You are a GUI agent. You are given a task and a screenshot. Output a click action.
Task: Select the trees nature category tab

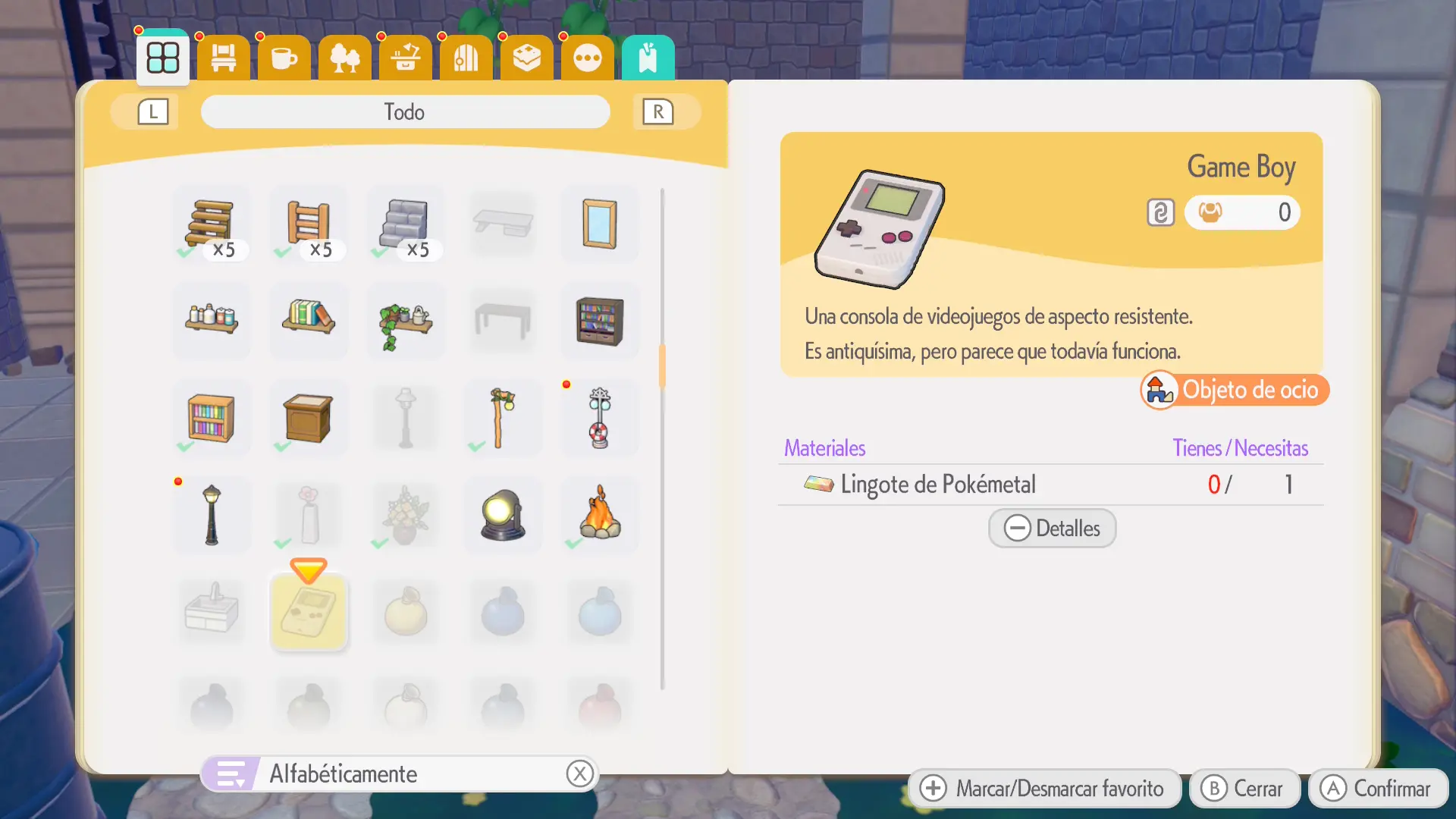[x=345, y=58]
